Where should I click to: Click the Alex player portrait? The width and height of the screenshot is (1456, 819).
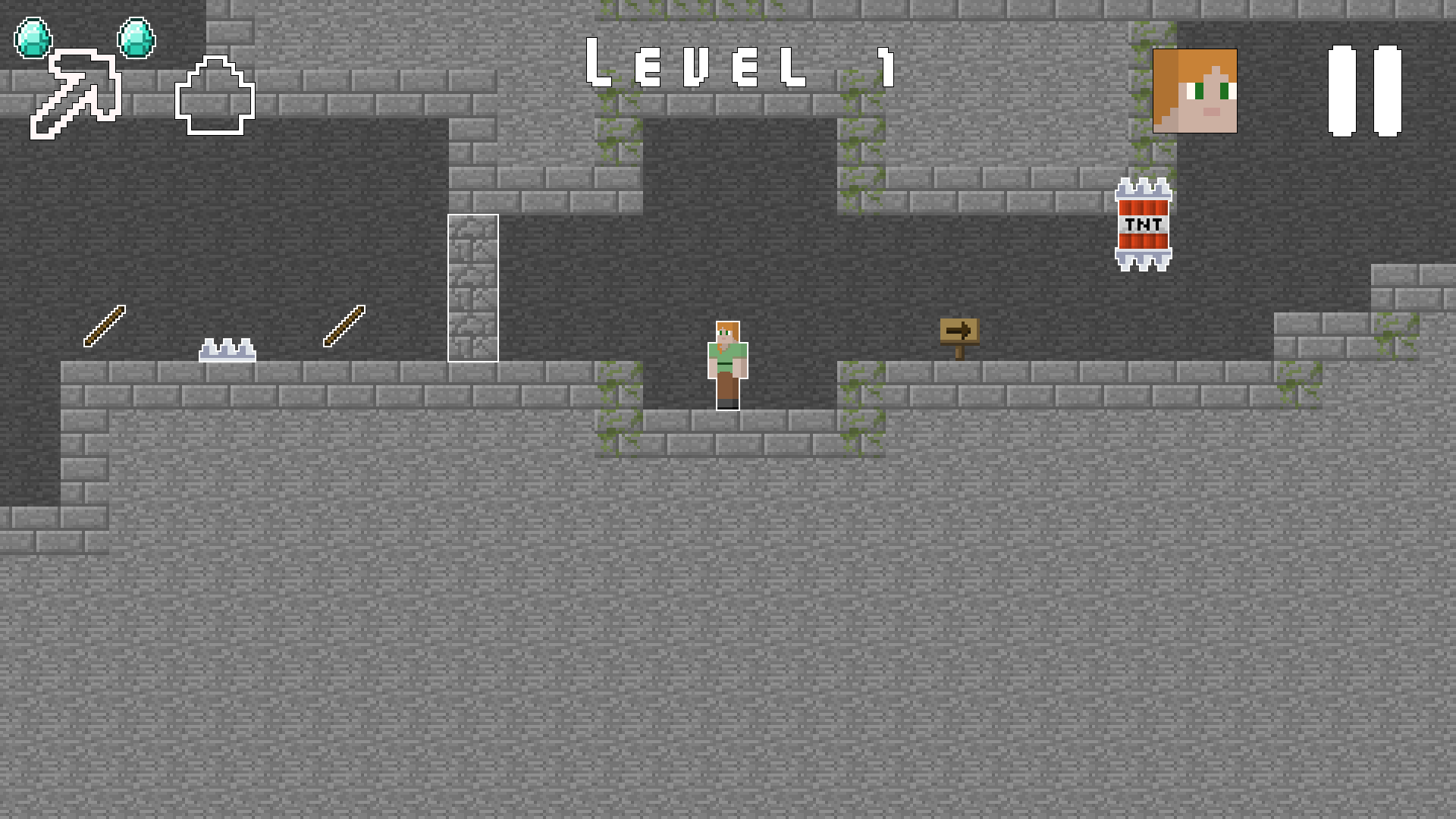pyautogui.click(x=1194, y=91)
